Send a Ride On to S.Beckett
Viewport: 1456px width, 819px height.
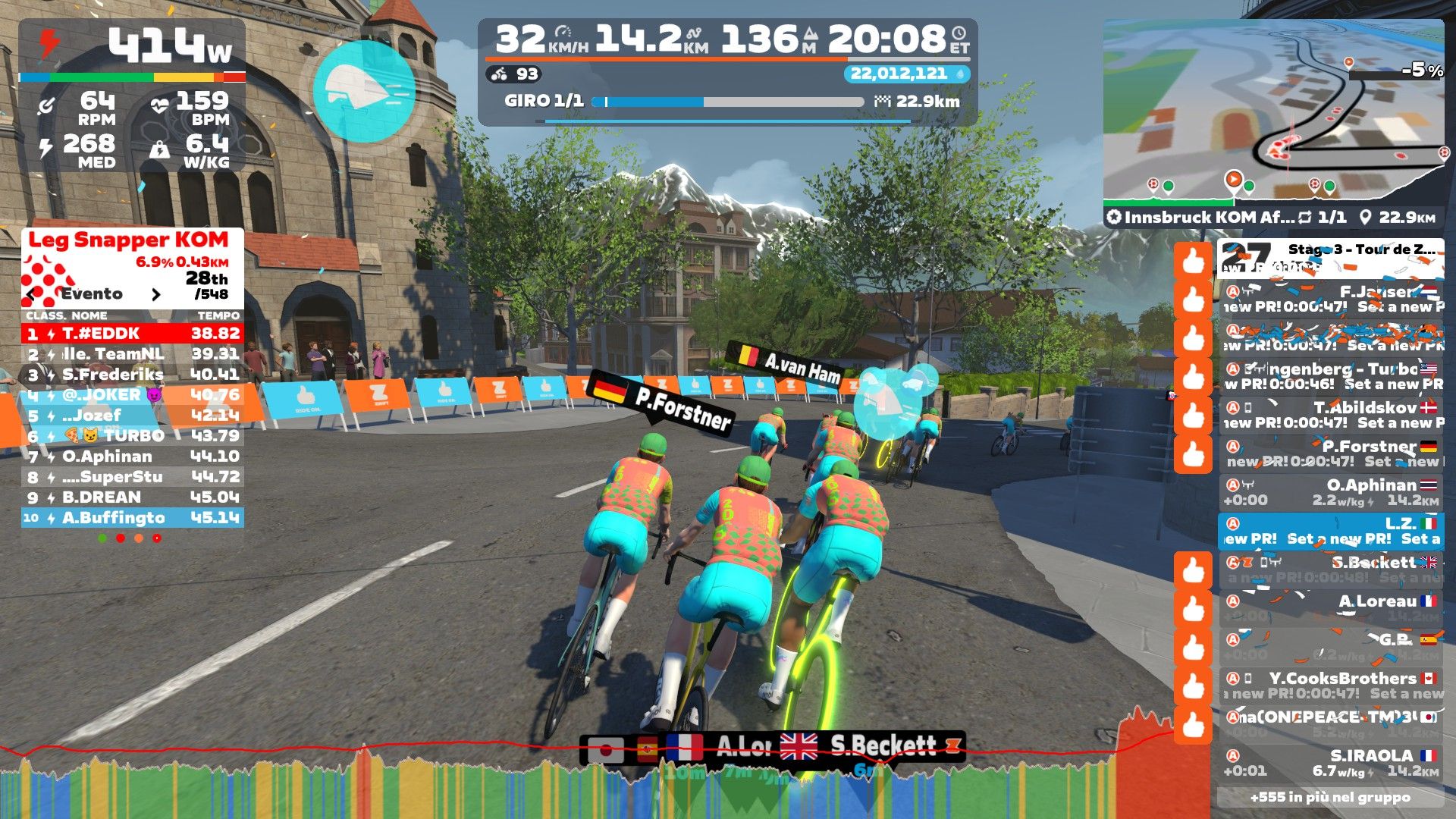[1193, 570]
